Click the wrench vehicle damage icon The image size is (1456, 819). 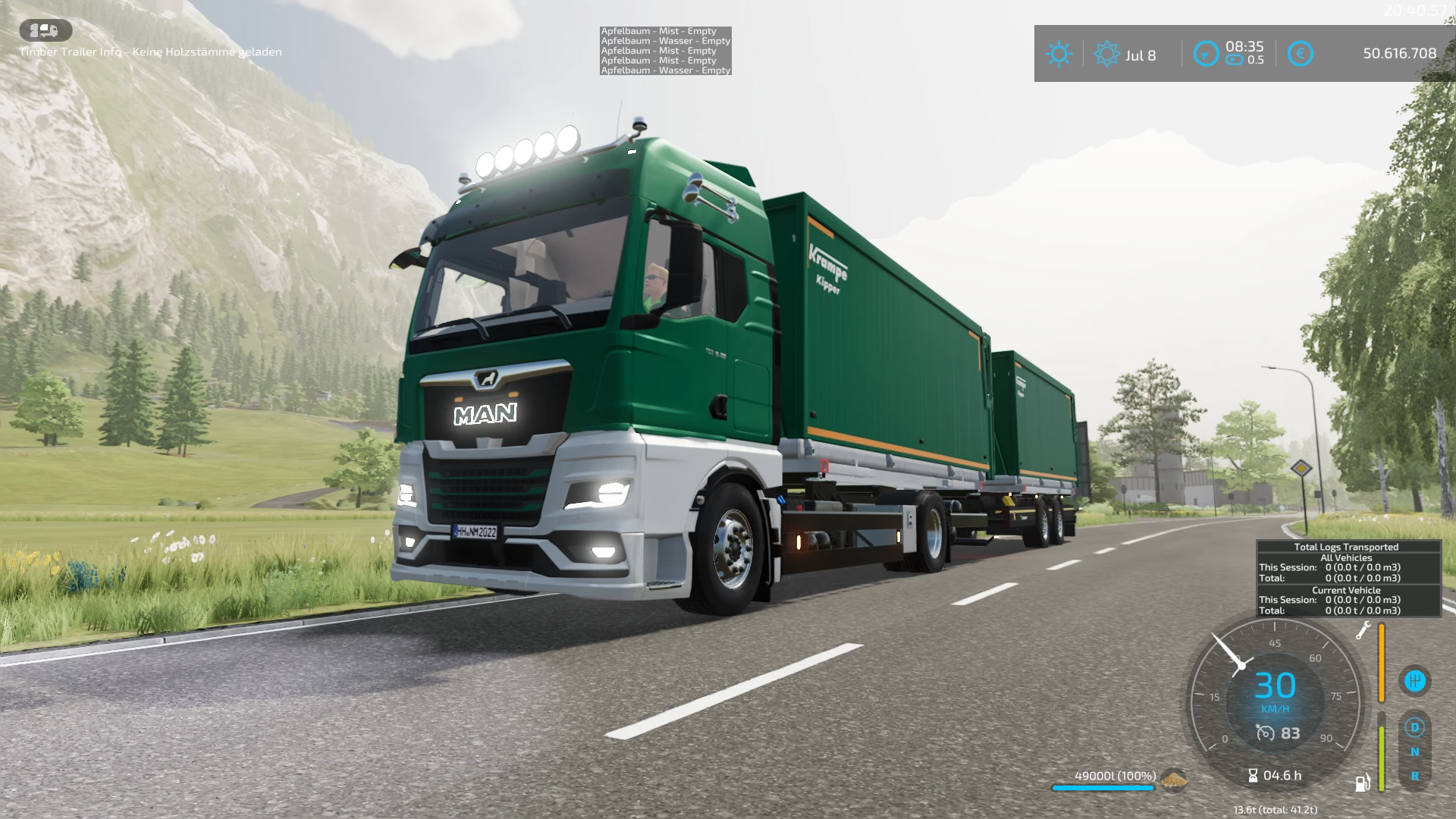(1363, 630)
